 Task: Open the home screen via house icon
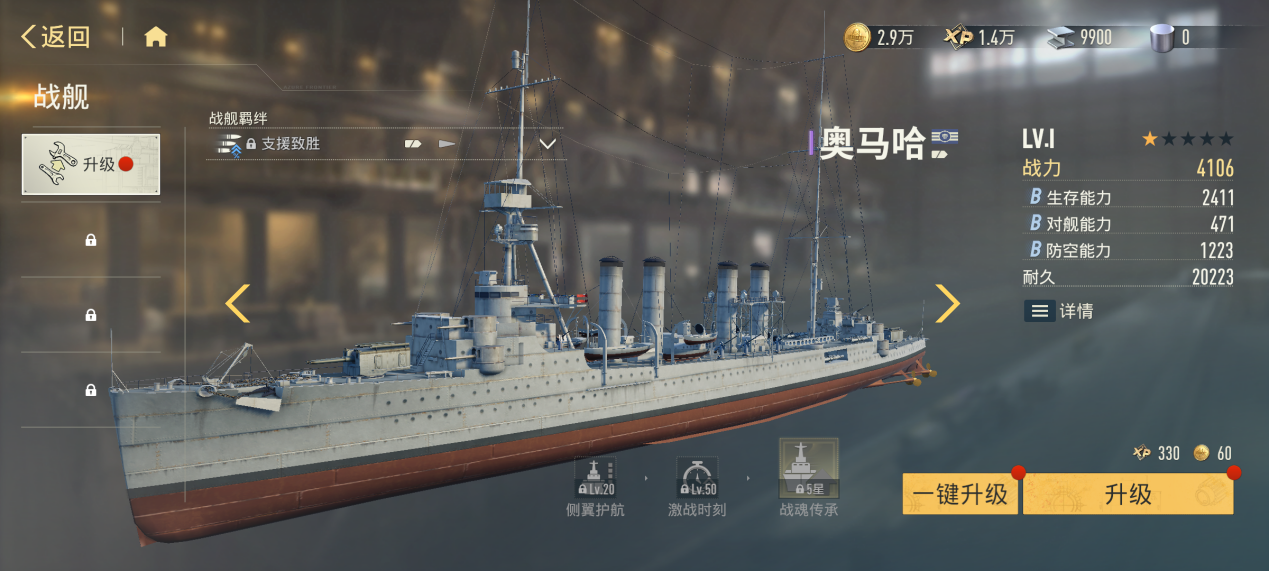pos(155,37)
